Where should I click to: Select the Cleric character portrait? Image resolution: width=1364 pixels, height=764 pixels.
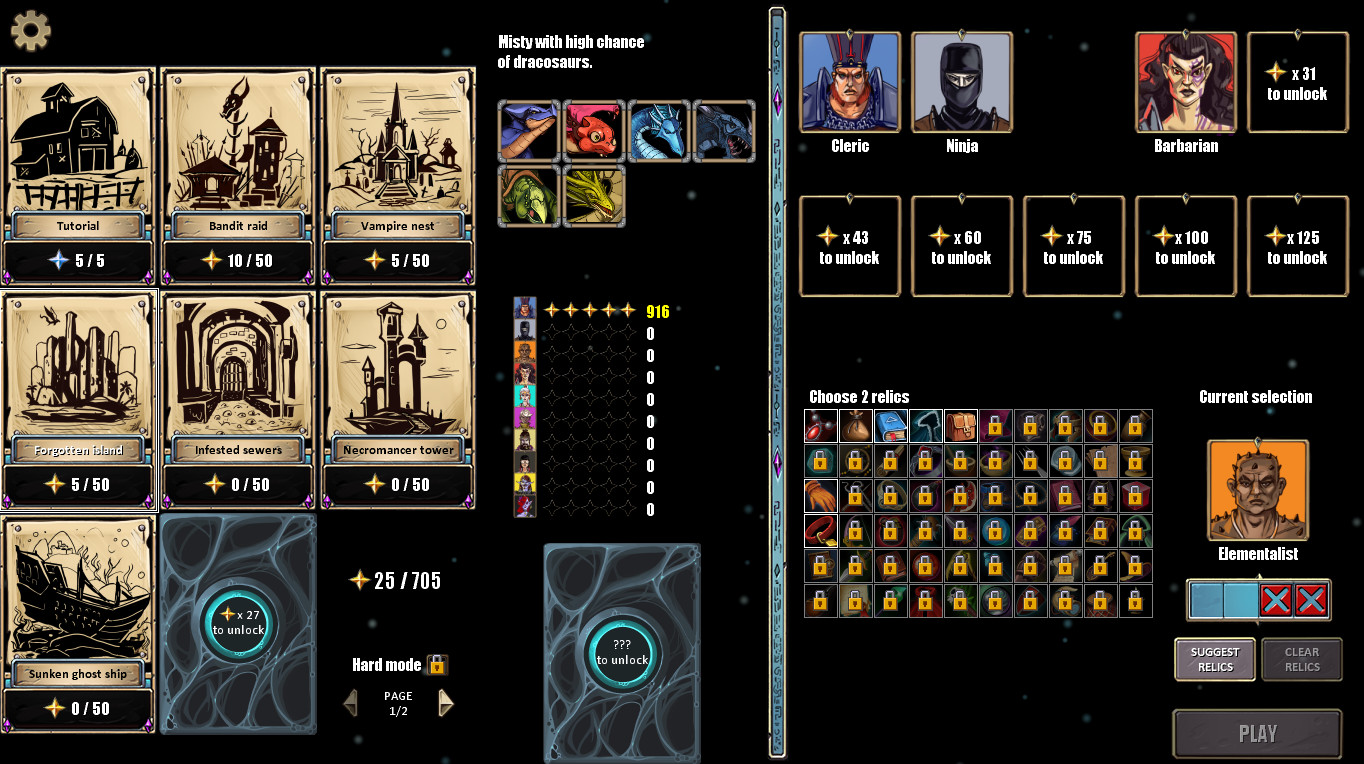coord(850,82)
